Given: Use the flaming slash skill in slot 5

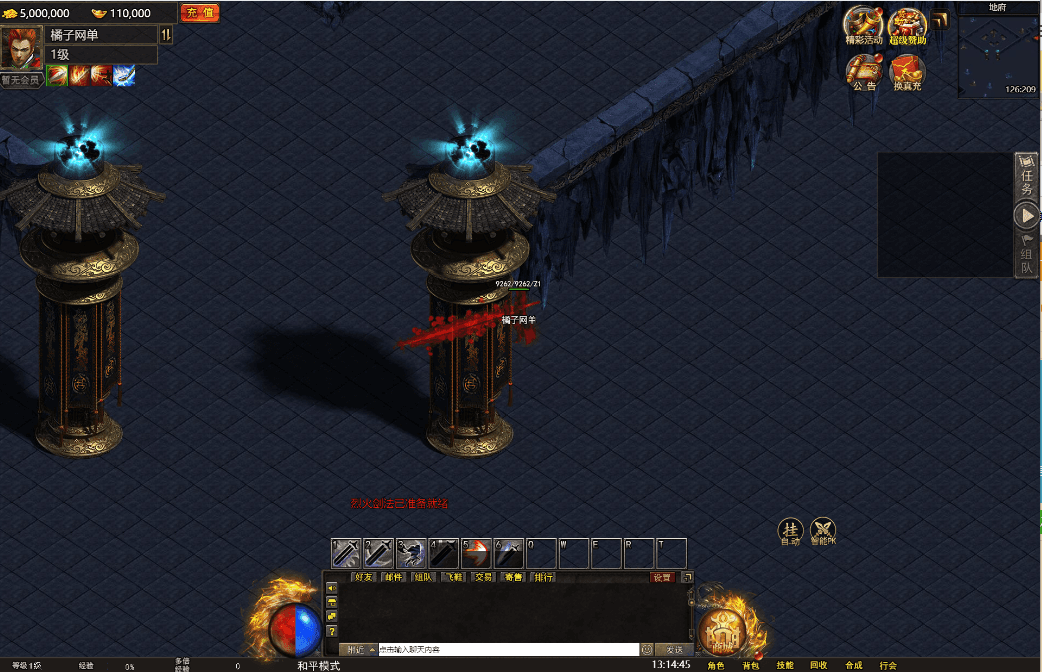Looking at the screenshot, I should [x=476, y=553].
